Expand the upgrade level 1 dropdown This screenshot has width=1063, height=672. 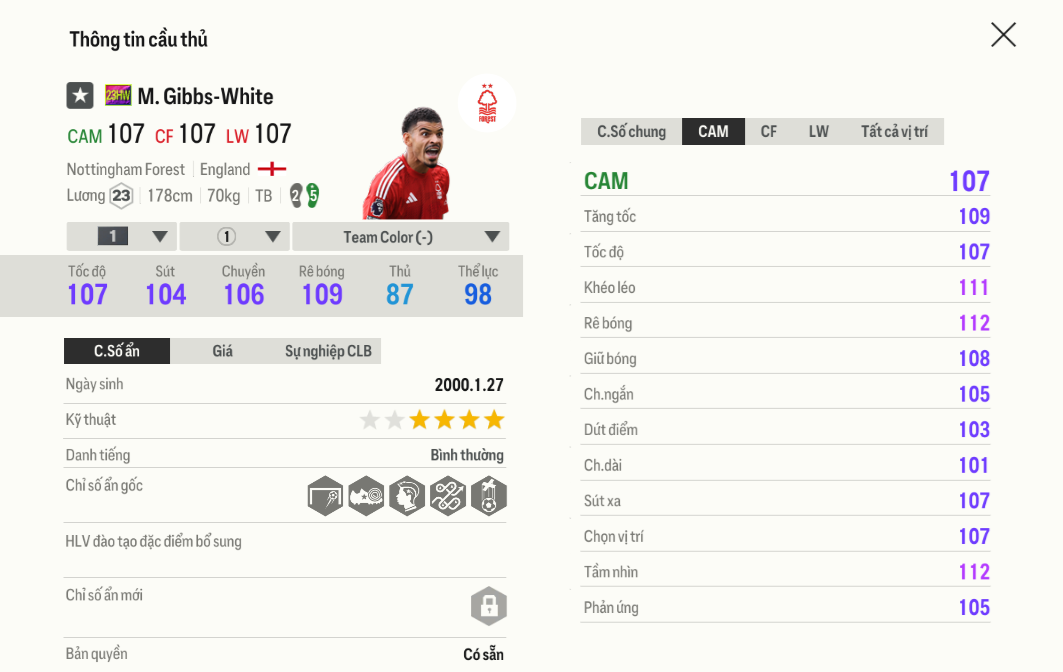coord(122,237)
